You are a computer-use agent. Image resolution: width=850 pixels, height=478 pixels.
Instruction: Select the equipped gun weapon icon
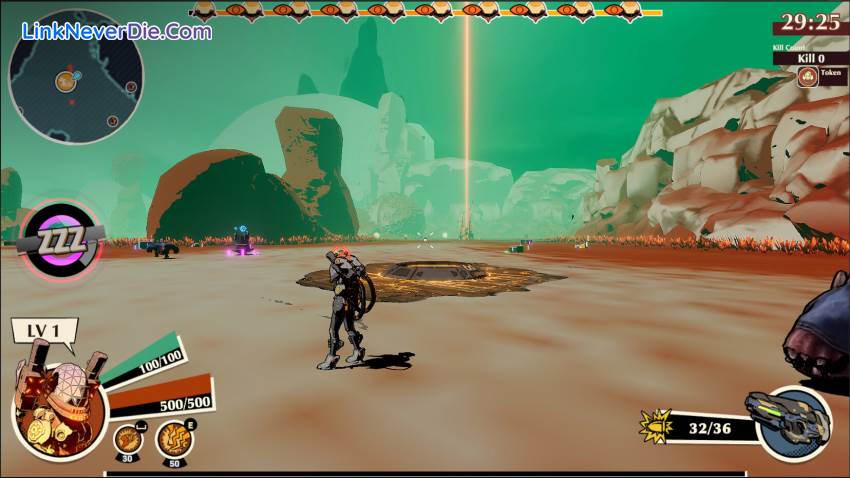tap(787, 421)
